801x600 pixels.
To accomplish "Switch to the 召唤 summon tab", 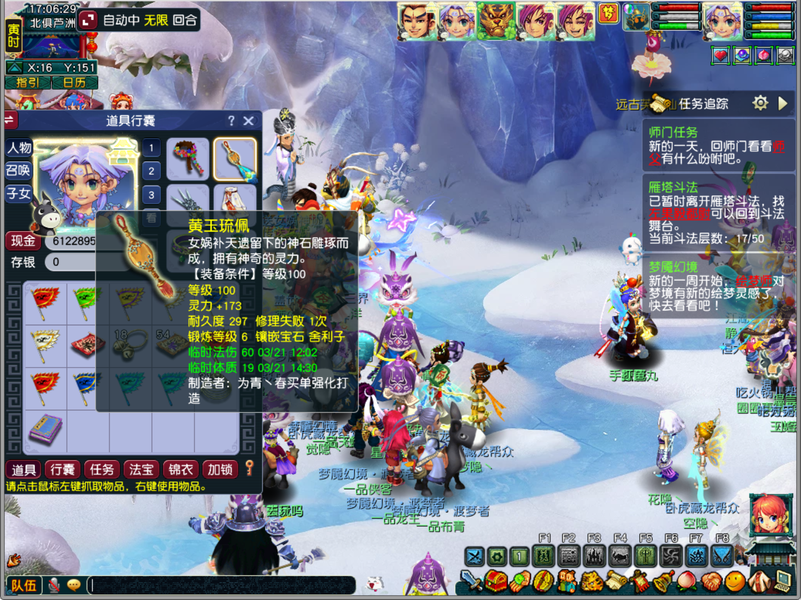I will coord(19,171).
